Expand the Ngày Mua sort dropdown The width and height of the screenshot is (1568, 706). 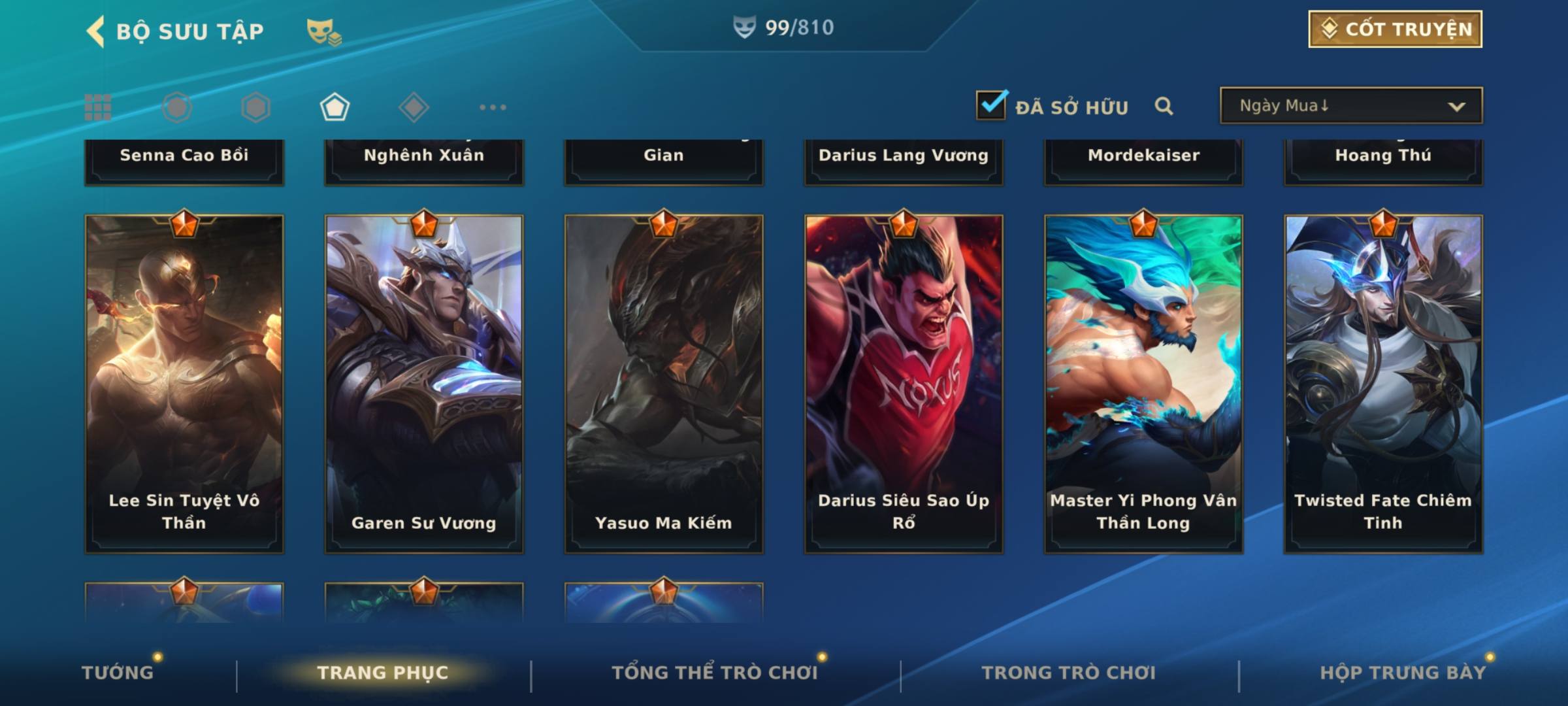1351,106
